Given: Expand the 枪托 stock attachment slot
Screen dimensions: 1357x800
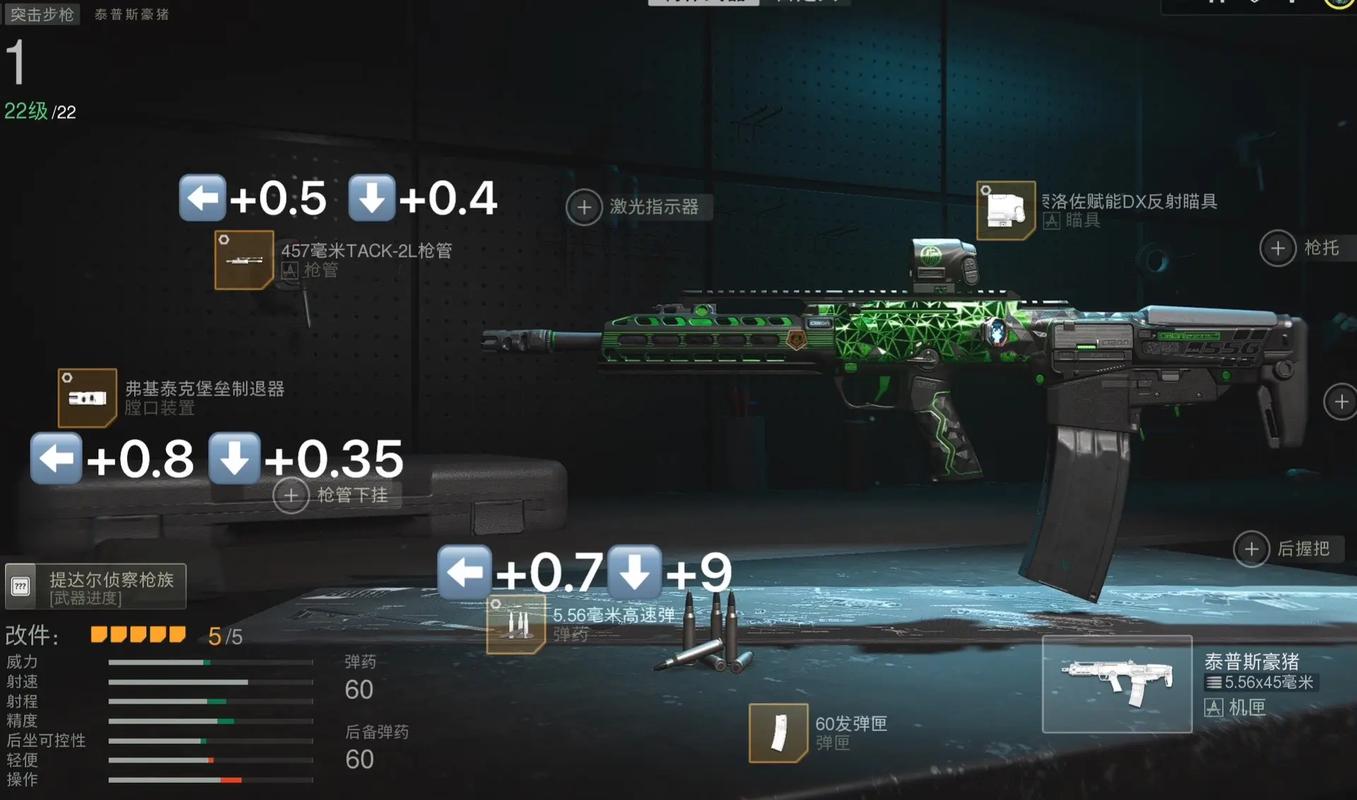Looking at the screenshot, I should coord(1277,248).
